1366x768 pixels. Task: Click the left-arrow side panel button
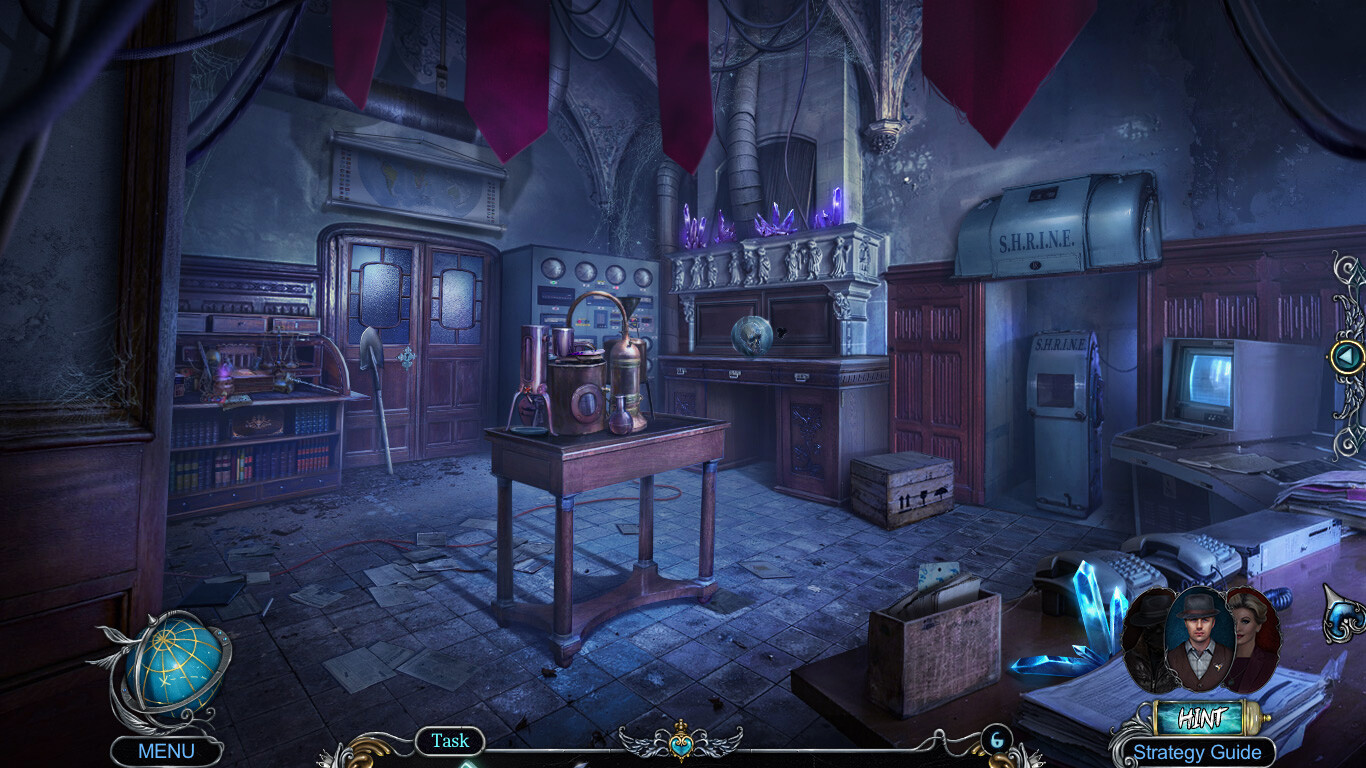[1347, 356]
